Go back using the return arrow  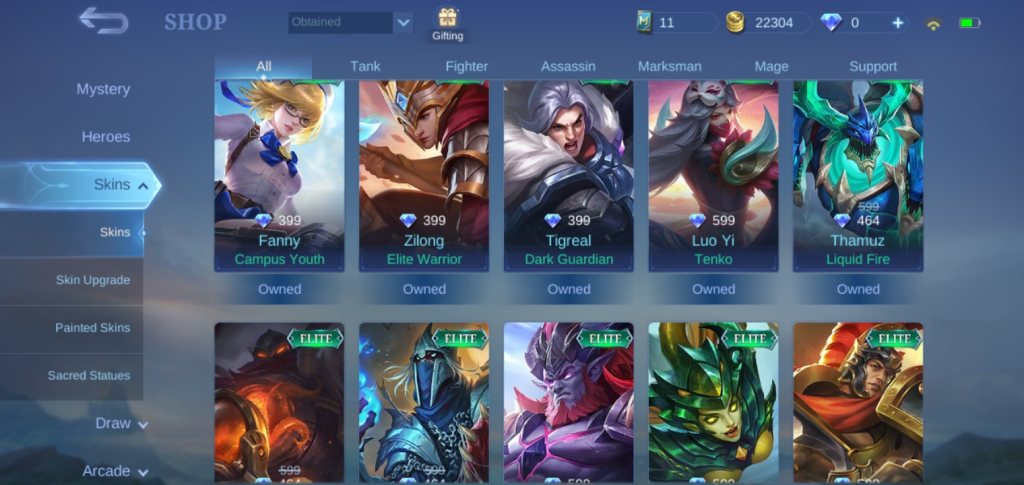[x=103, y=21]
